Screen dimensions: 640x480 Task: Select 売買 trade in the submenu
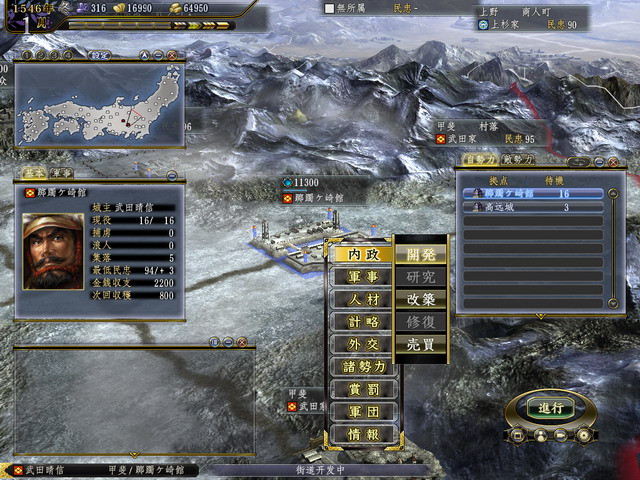click(420, 344)
